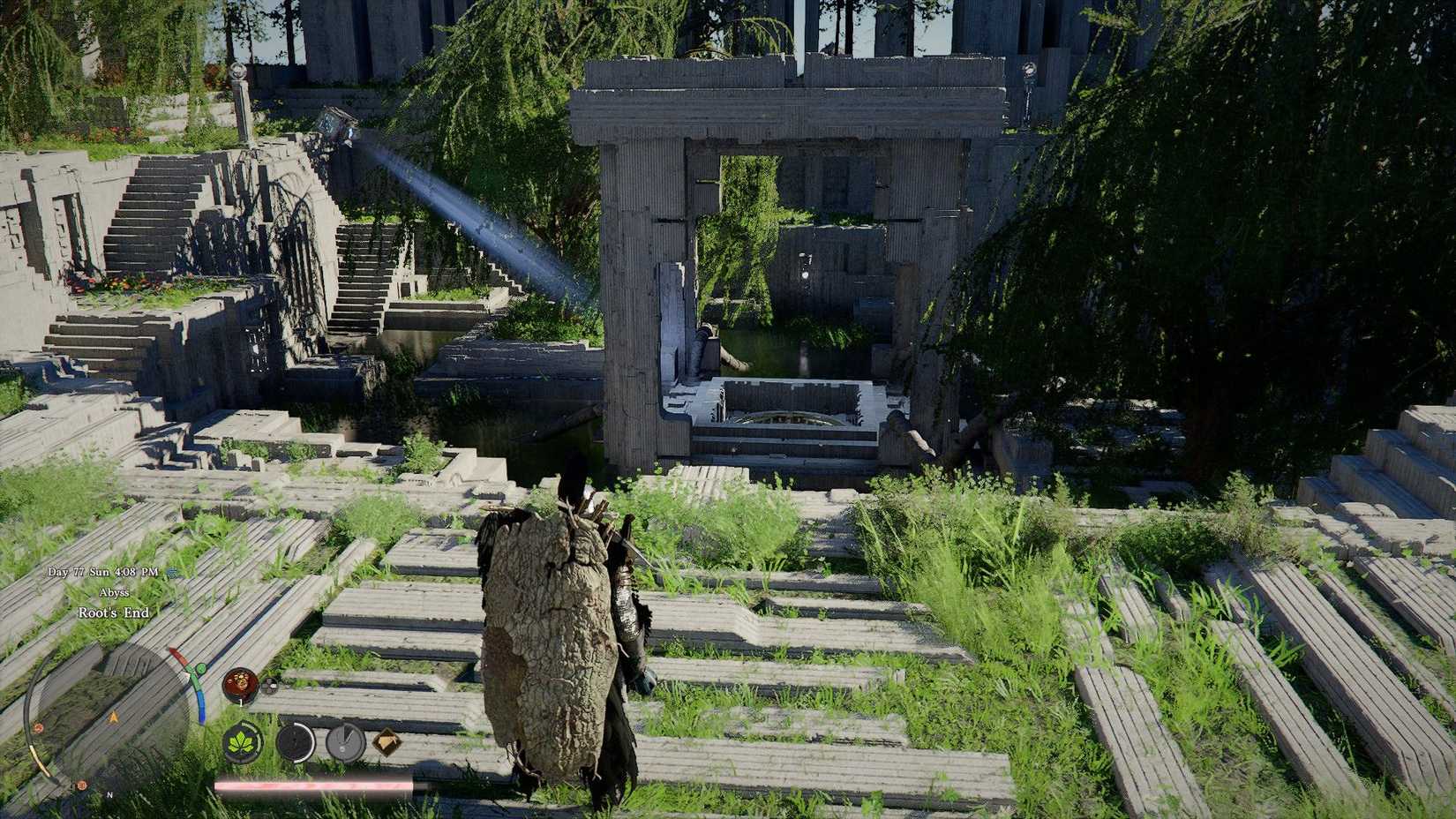Screen dimensions: 1456x819
Task: Click the green position dot on the altitude gauge
Action: pos(201,669)
